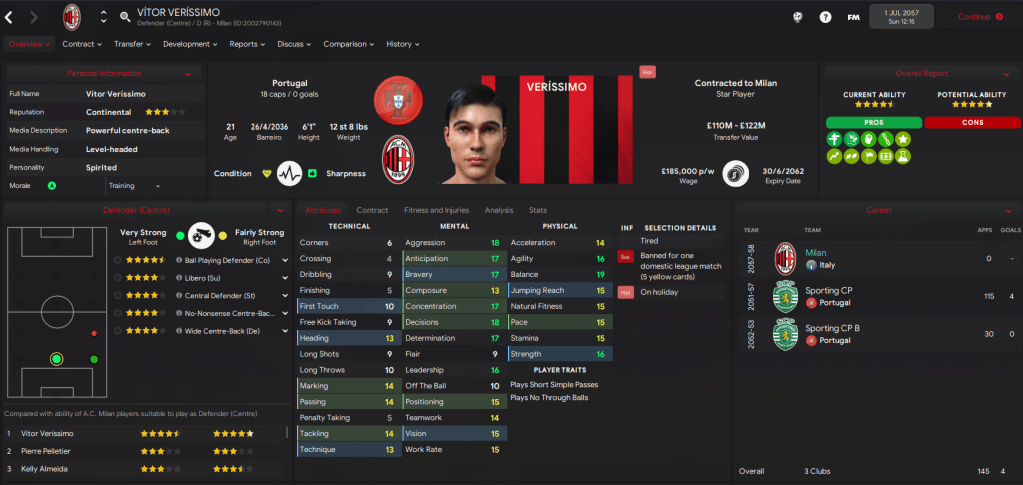Open the Reports menu
This screenshot has width=1023, height=485.
[247, 44]
